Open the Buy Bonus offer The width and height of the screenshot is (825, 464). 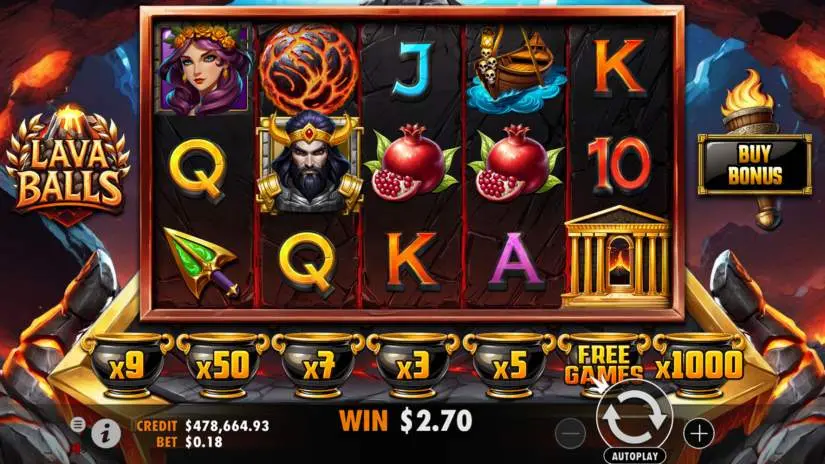(x=754, y=165)
